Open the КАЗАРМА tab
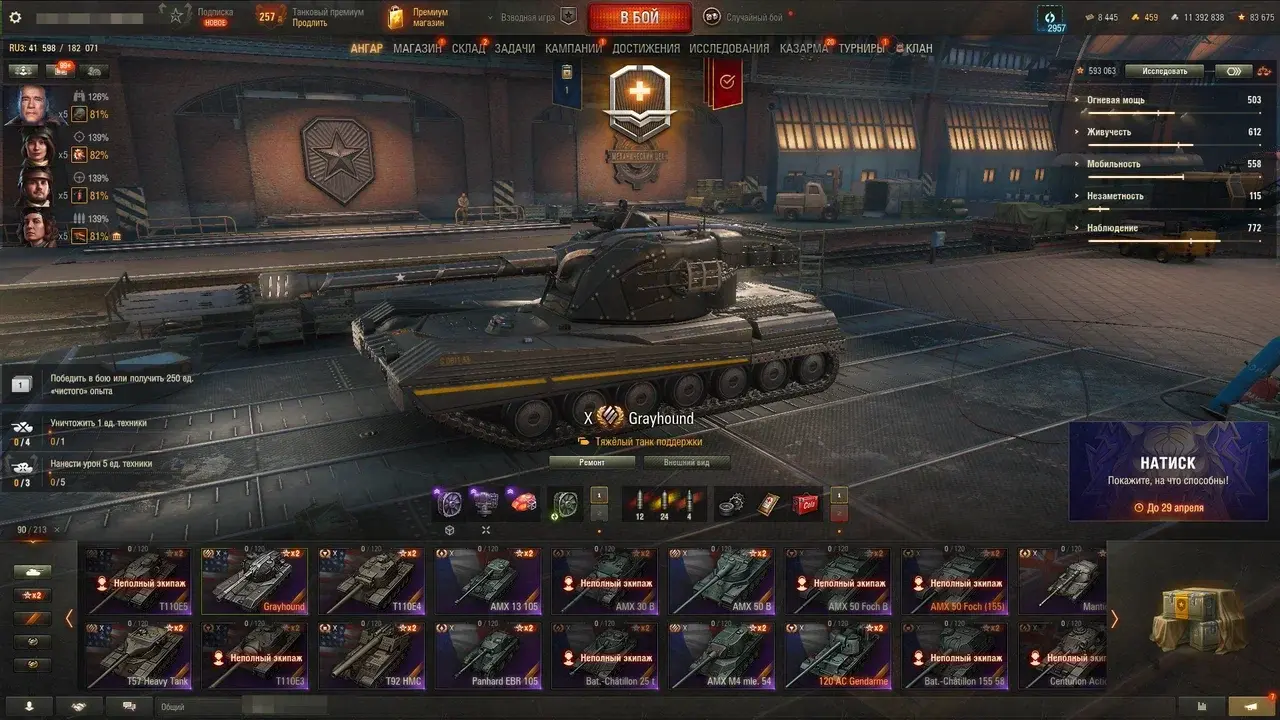 (x=803, y=48)
